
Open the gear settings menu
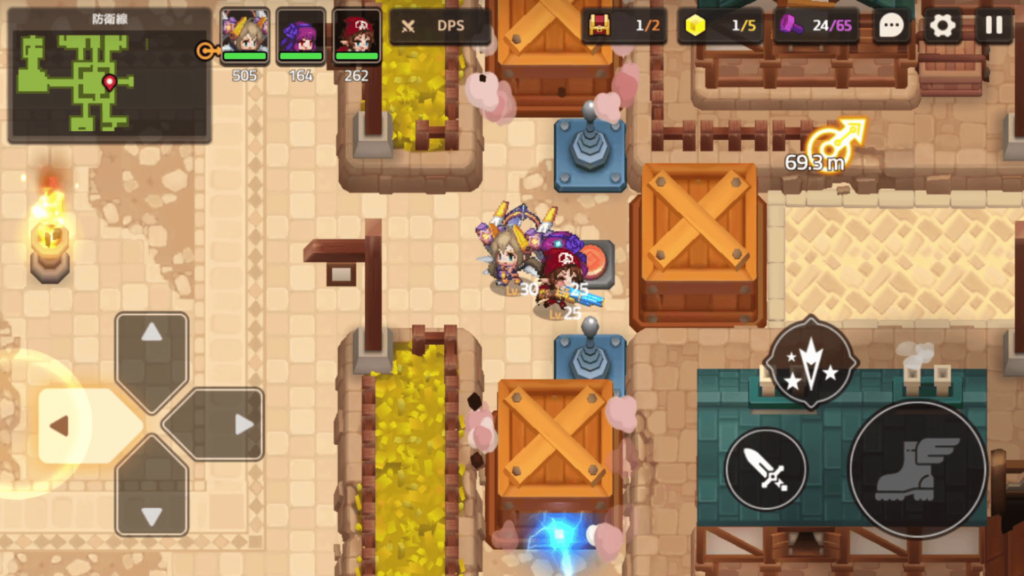[942, 26]
